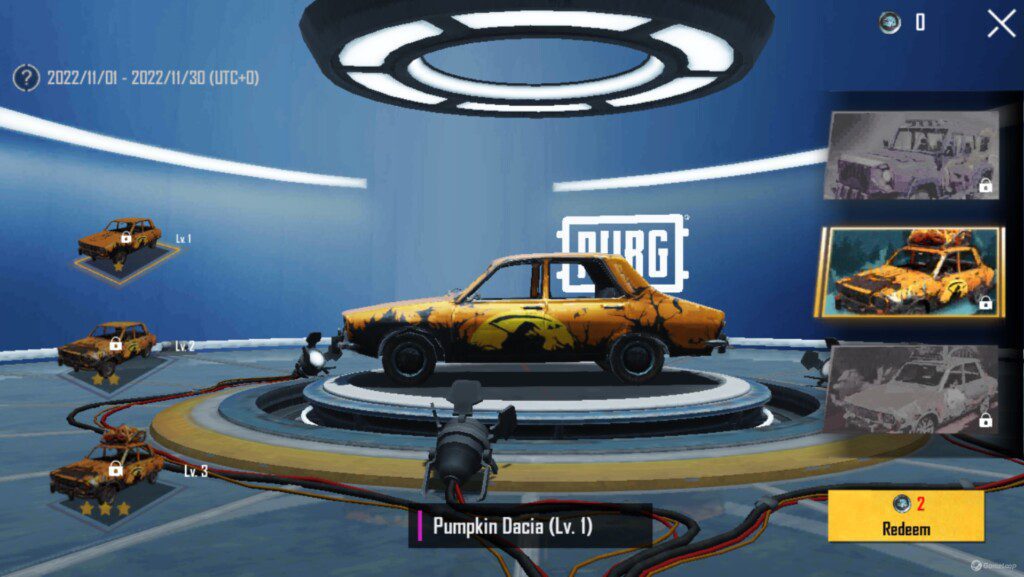Open the event help question mark
1024x577 pixels.
click(26, 77)
